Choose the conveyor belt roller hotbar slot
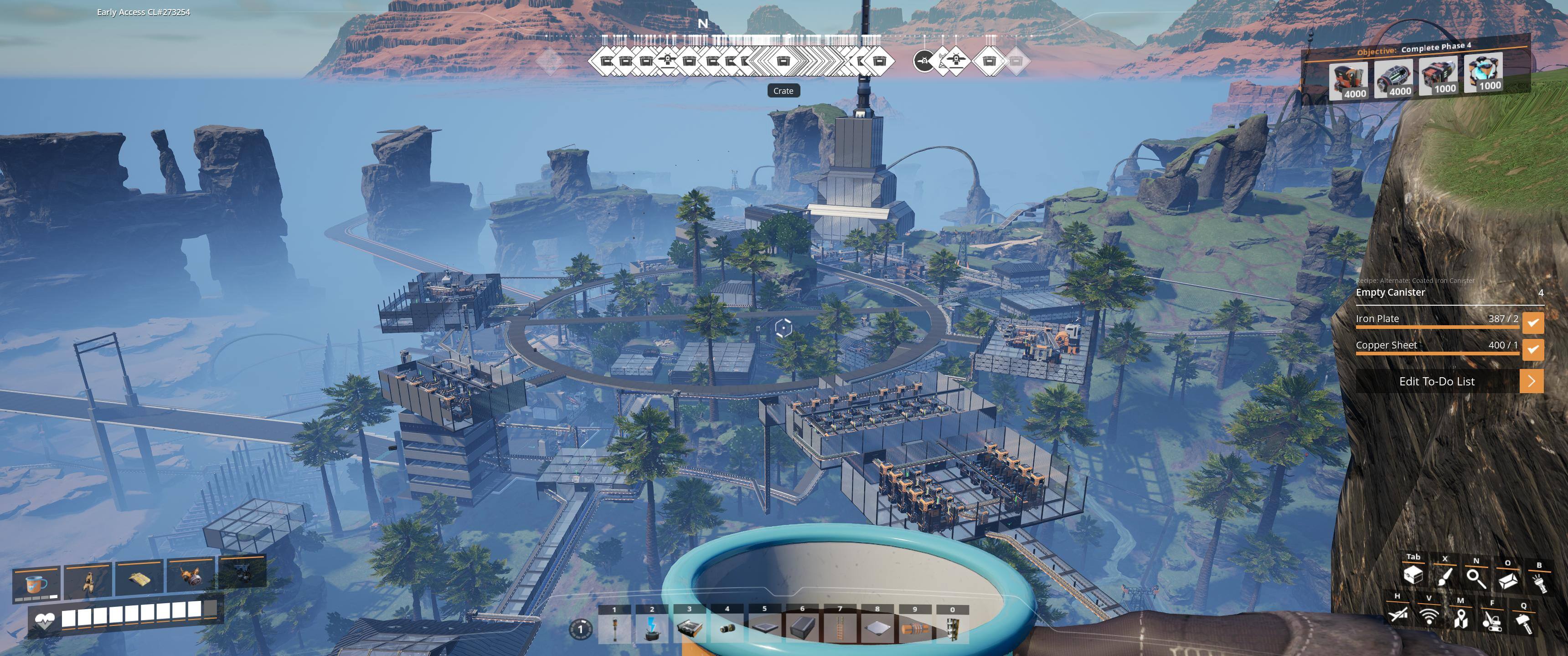The image size is (1568, 656). (x=727, y=628)
